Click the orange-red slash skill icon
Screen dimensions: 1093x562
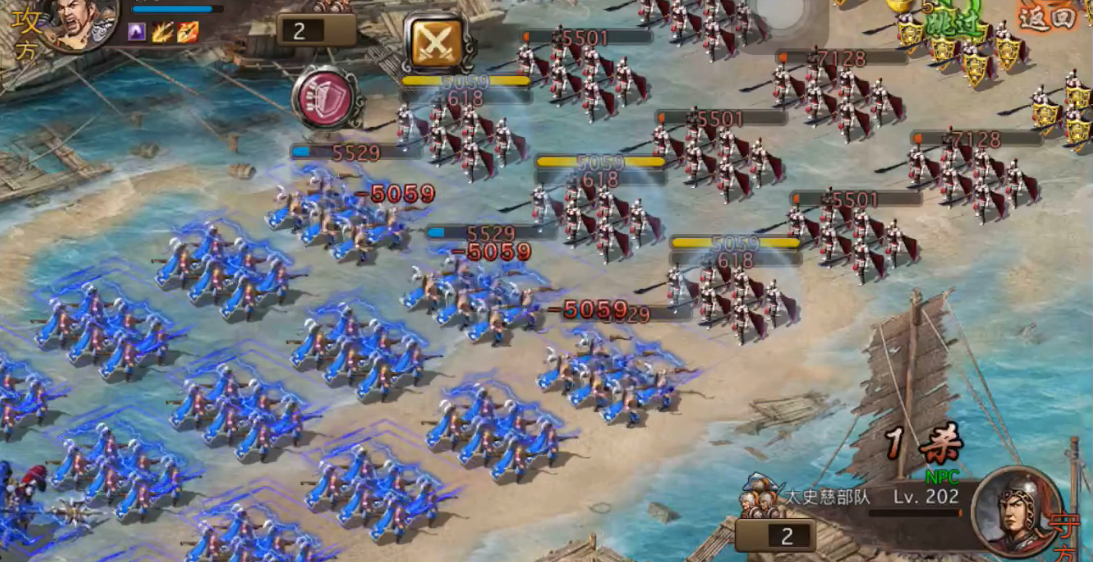point(187,32)
